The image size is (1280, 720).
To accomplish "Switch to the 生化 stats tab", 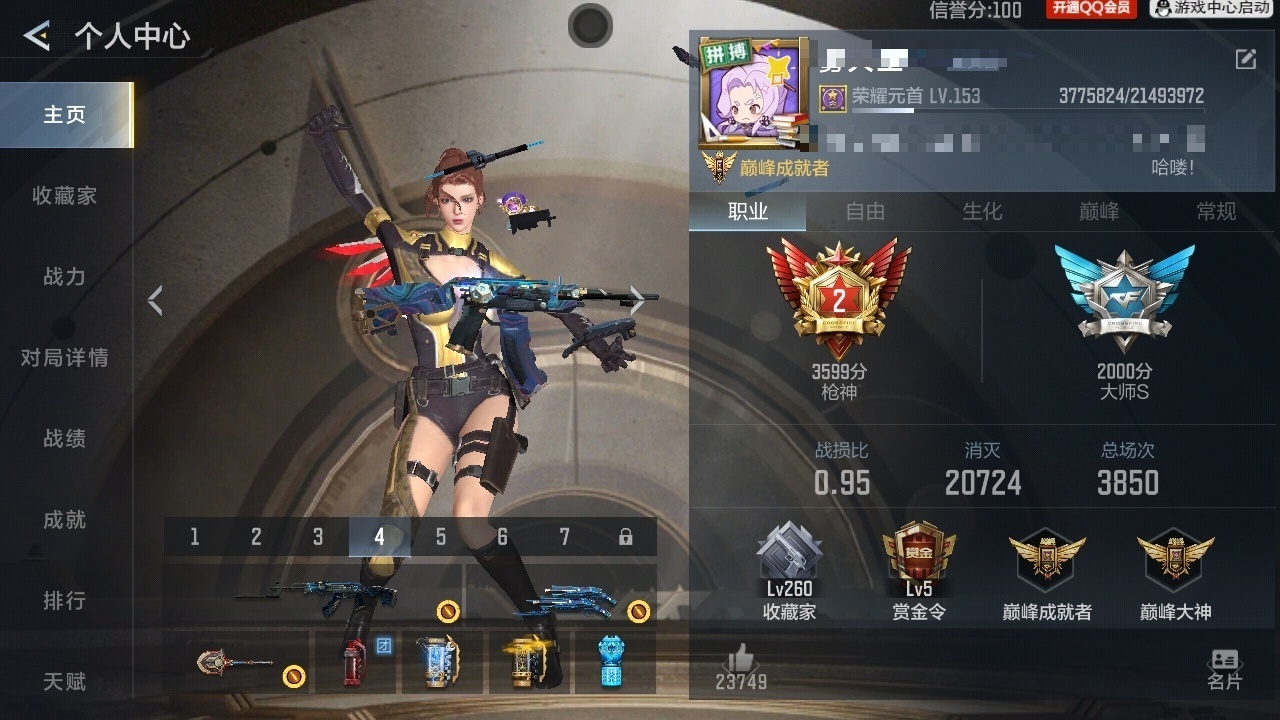I will click(x=982, y=211).
